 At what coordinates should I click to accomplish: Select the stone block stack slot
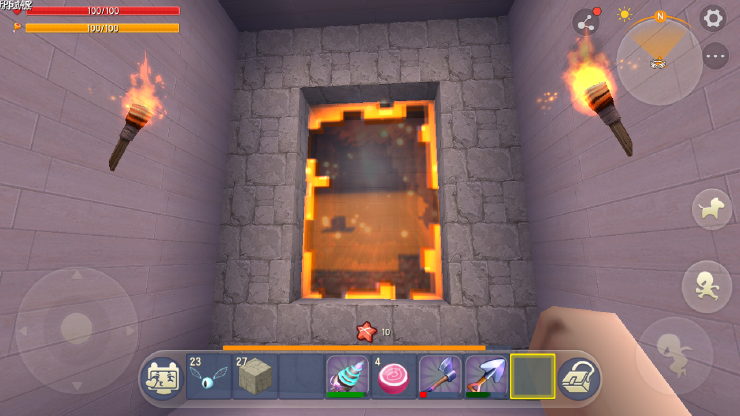[255, 376]
